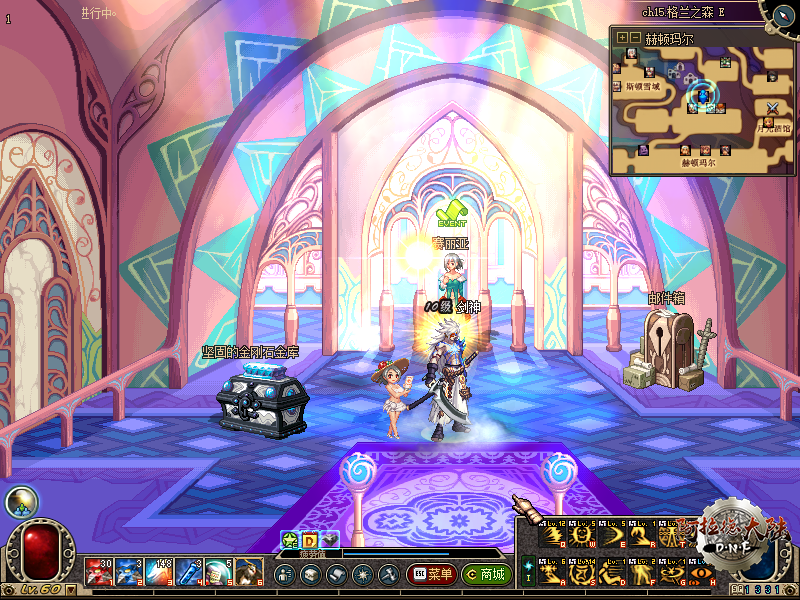
Task: Expand the dropdown arrow beside Lv.60
Action: point(72,589)
